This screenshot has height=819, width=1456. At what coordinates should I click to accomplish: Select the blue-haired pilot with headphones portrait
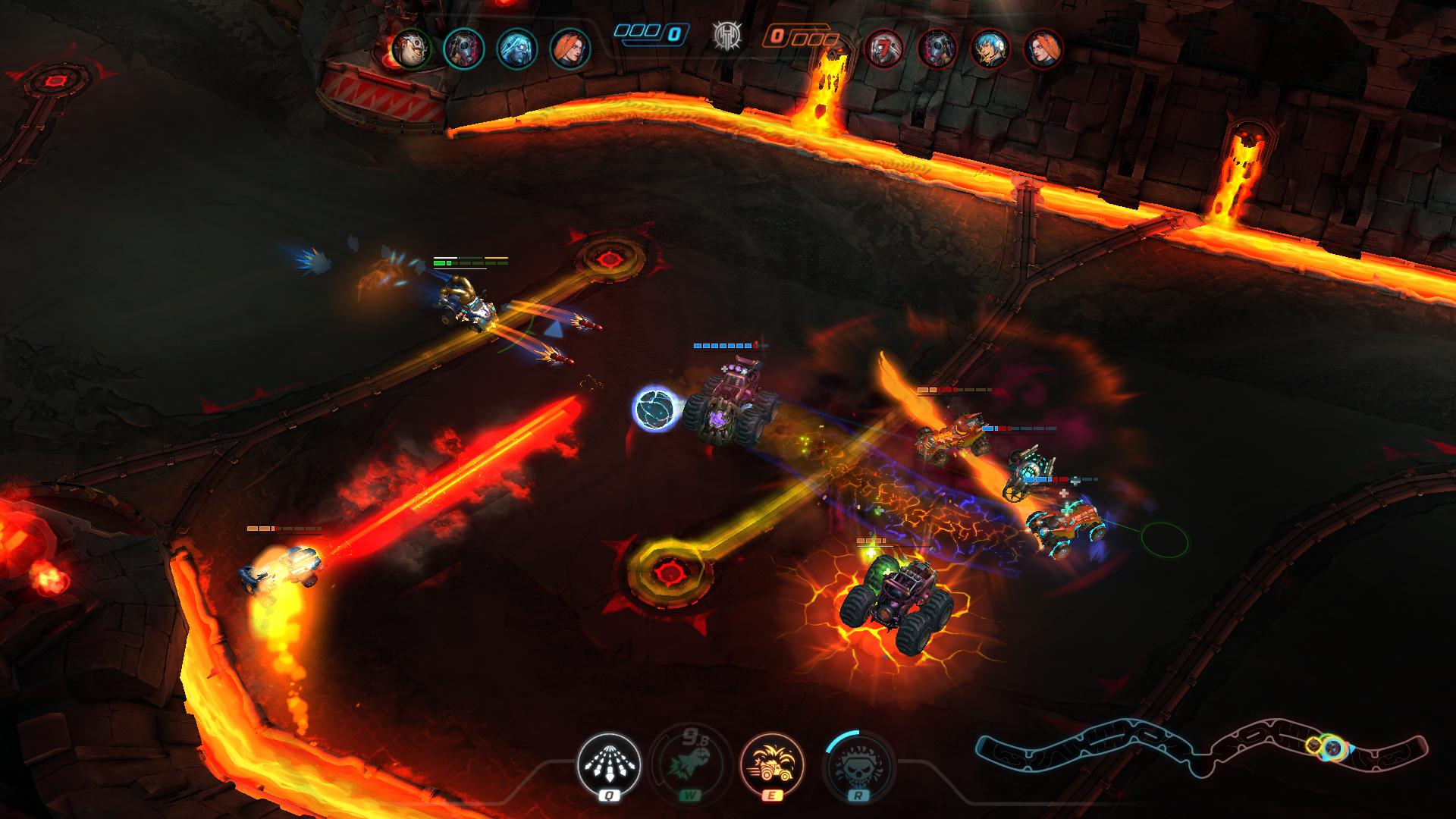[990, 48]
